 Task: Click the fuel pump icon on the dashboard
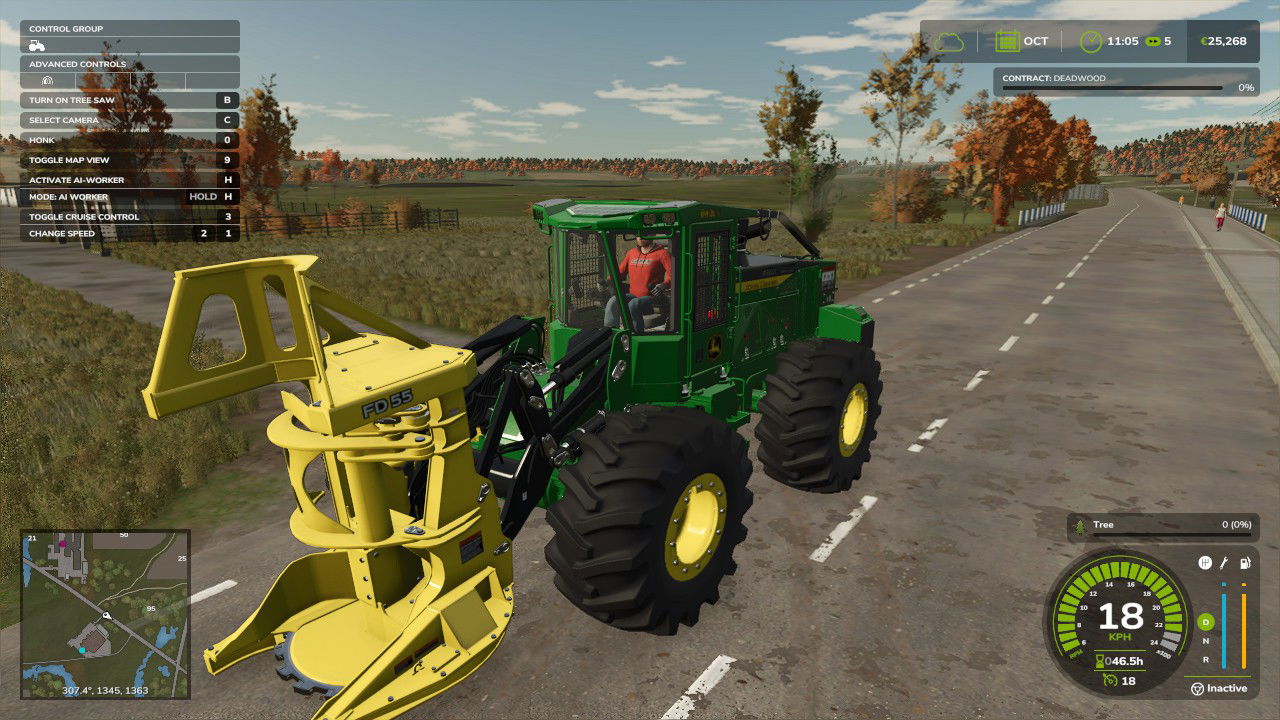coord(1244,563)
